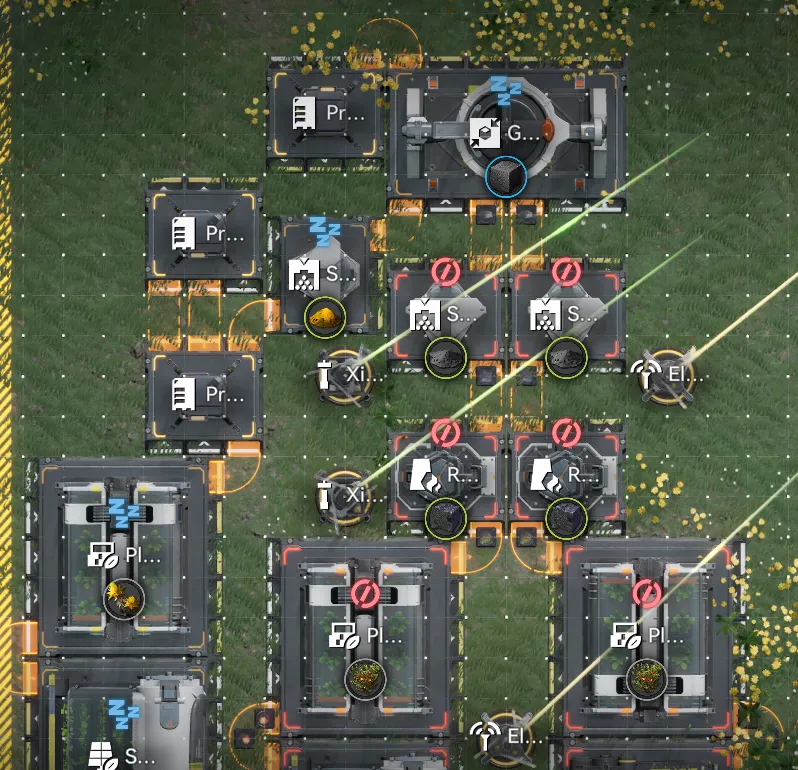The width and height of the screenshot is (798, 770).
Task: Click the grey cube product icon
Action: pos(505,177)
